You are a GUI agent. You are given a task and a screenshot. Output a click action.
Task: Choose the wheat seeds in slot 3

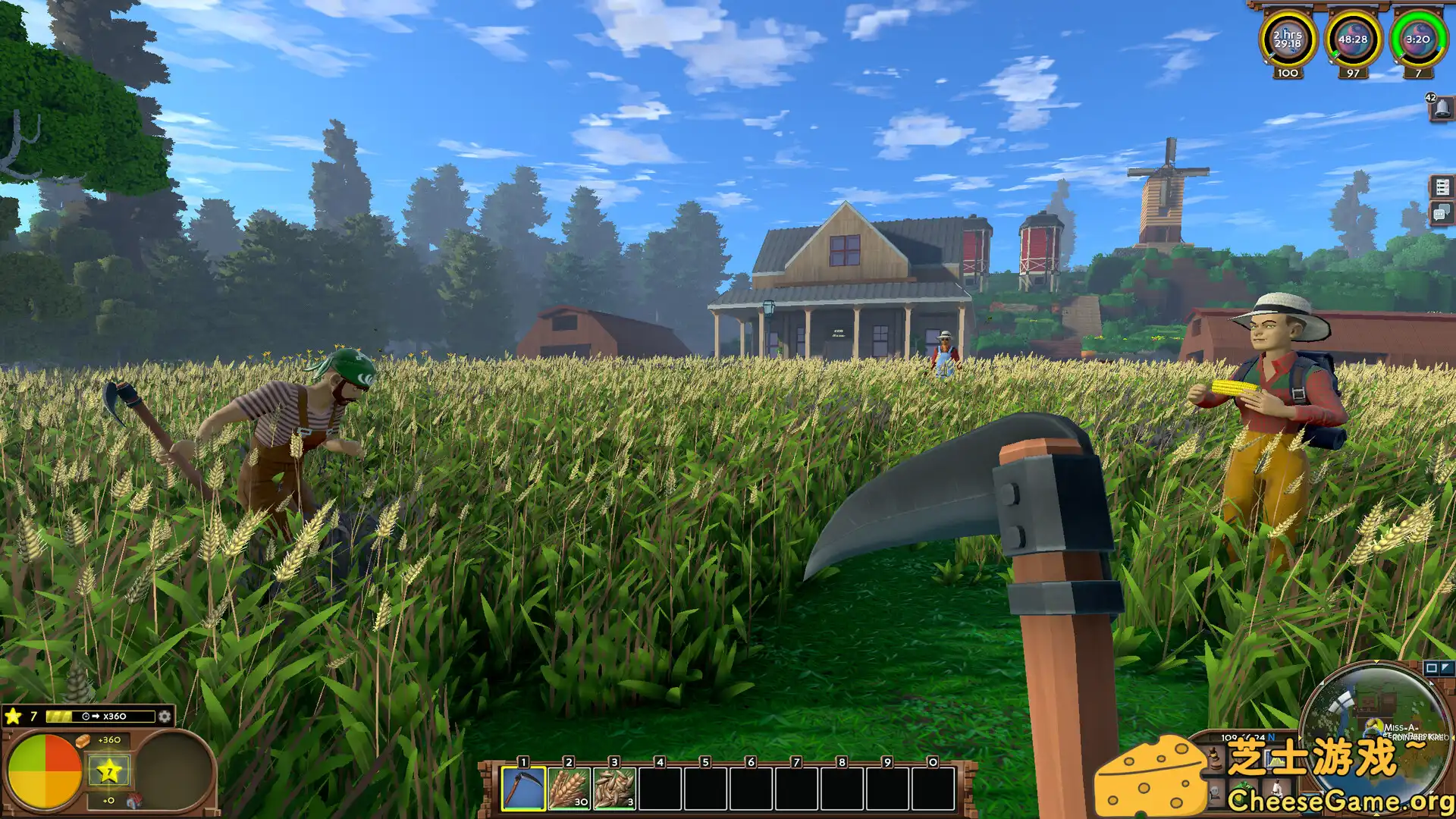coord(614,789)
